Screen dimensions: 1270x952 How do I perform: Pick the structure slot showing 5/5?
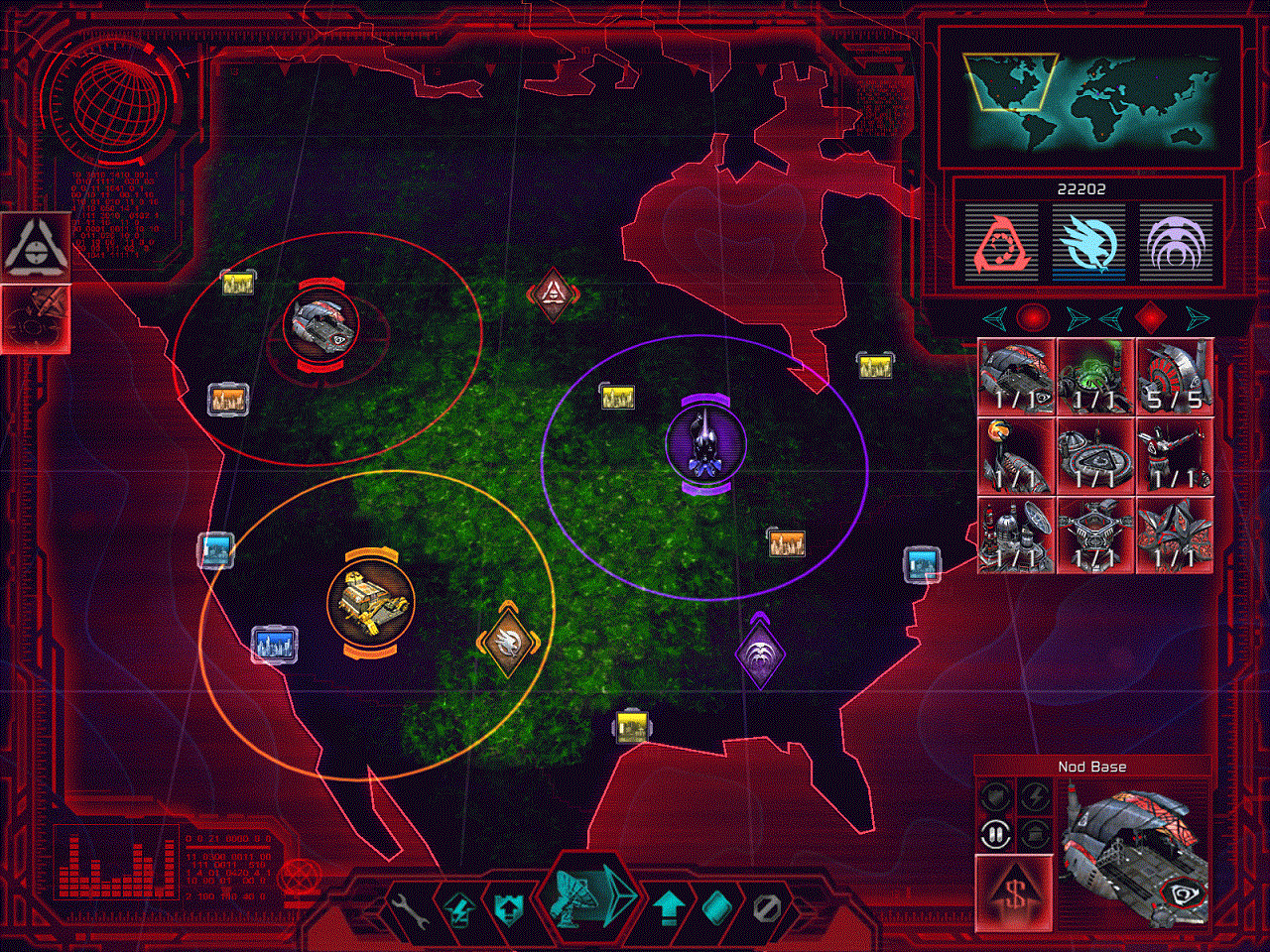click(x=1175, y=376)
